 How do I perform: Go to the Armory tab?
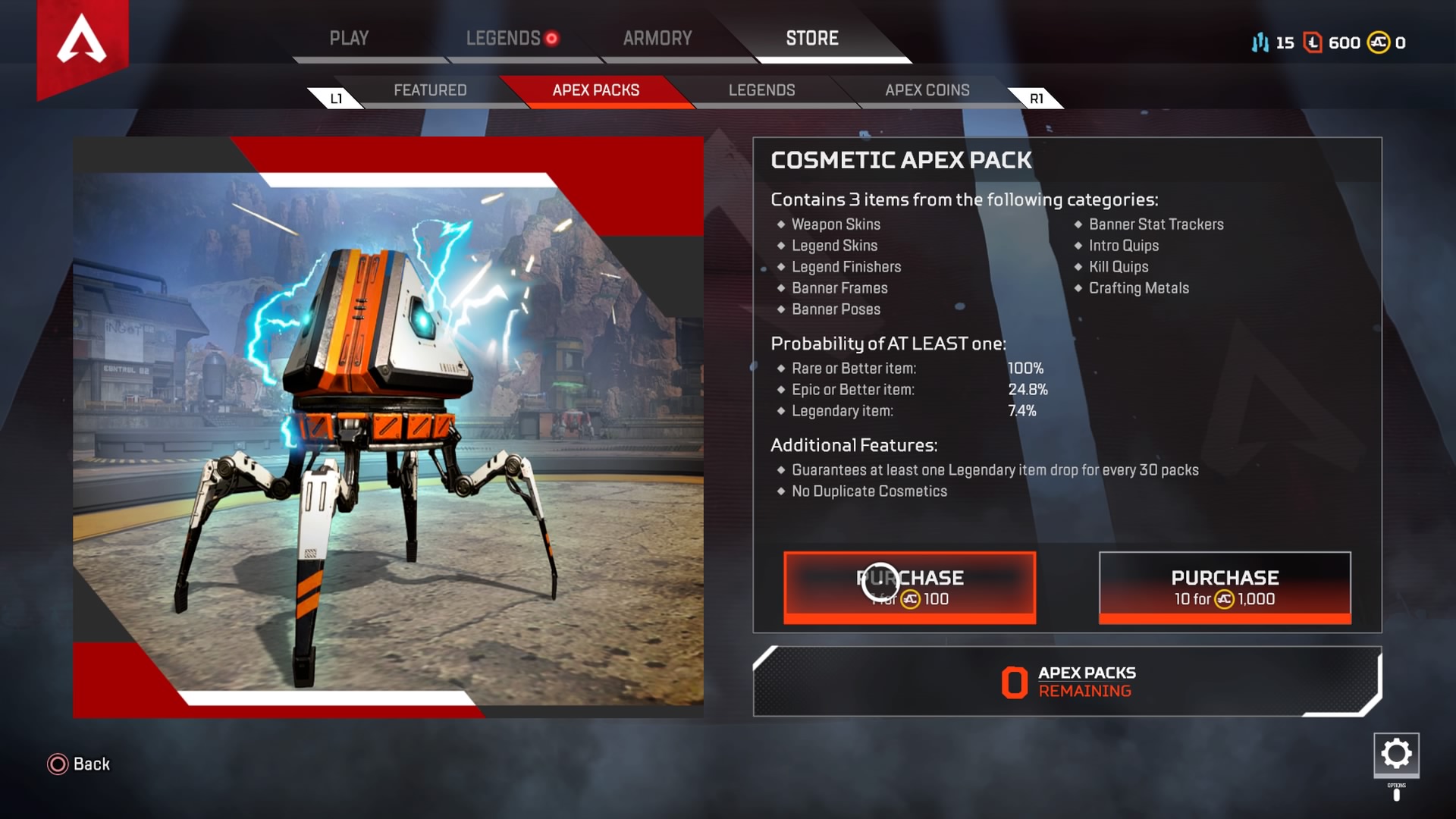click(657, 38)
